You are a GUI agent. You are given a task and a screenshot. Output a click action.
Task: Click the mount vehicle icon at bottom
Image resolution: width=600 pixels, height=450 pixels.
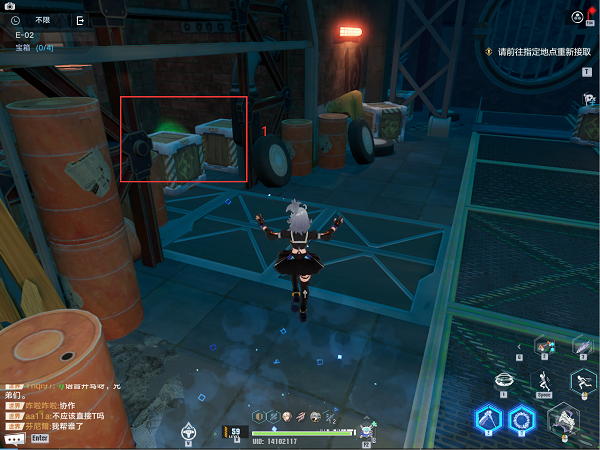point(187,432)
